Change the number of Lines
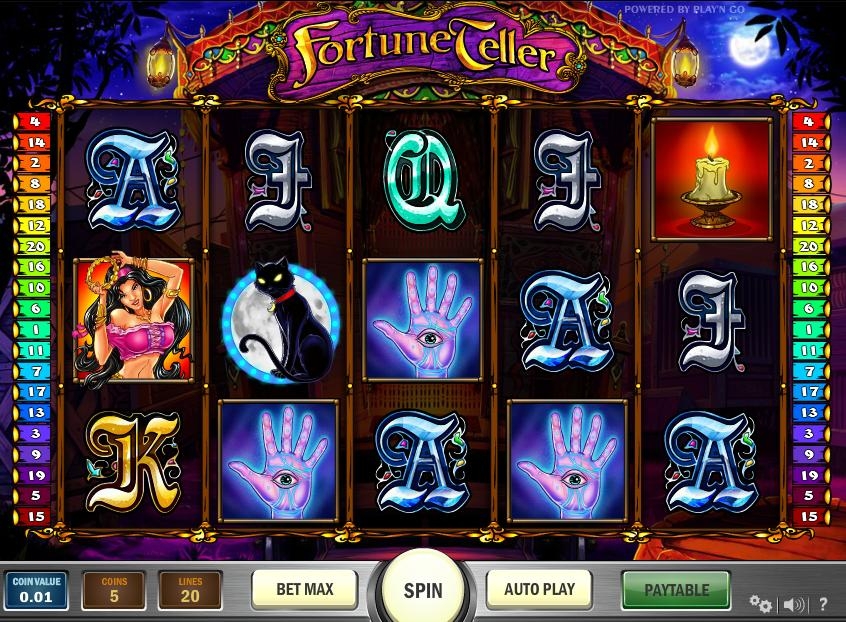846x622 pixels. point(190,590)
